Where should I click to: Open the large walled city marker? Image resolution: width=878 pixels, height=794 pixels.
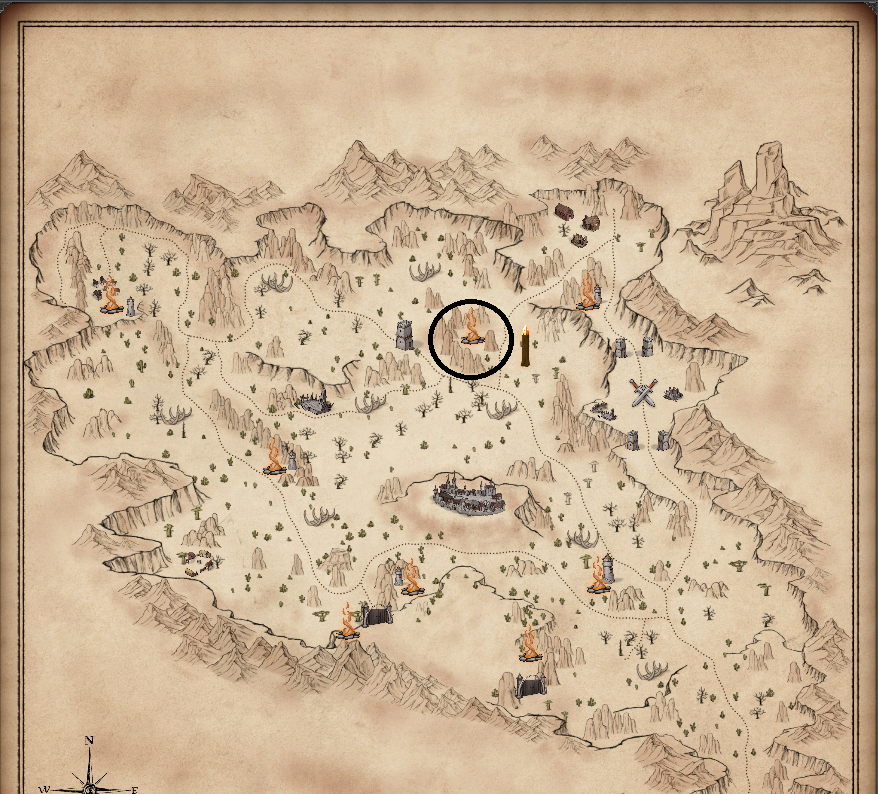(470, 495)
